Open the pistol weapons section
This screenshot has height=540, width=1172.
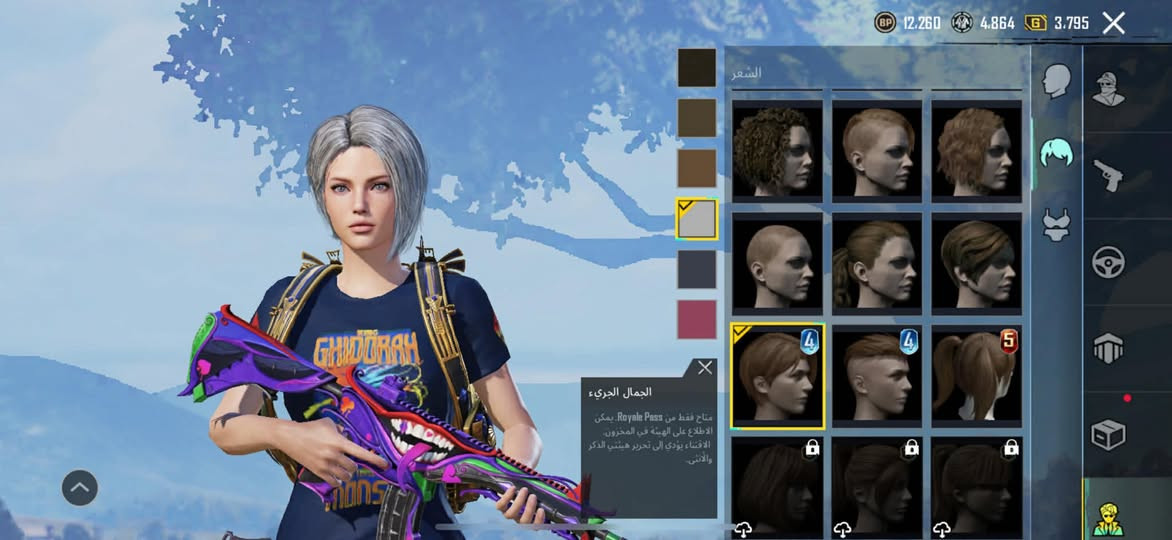point(1108,175)
